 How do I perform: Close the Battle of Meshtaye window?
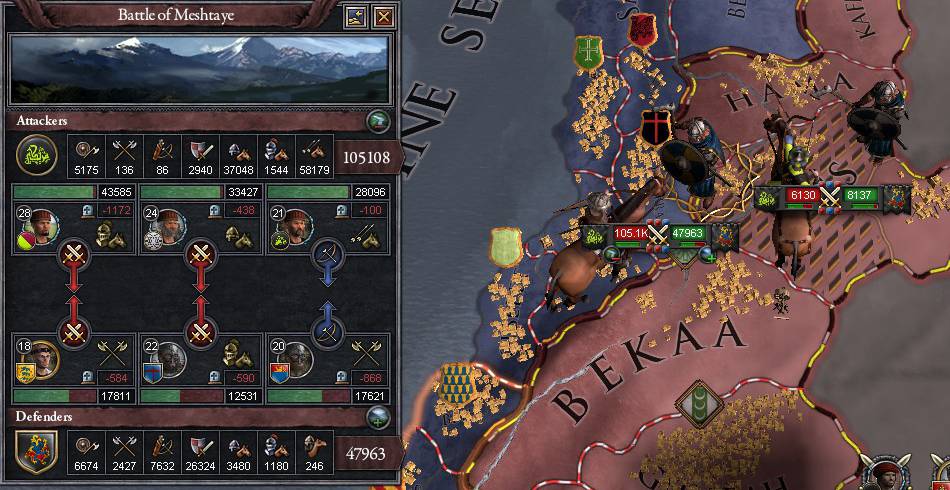[x=382, y=16]
